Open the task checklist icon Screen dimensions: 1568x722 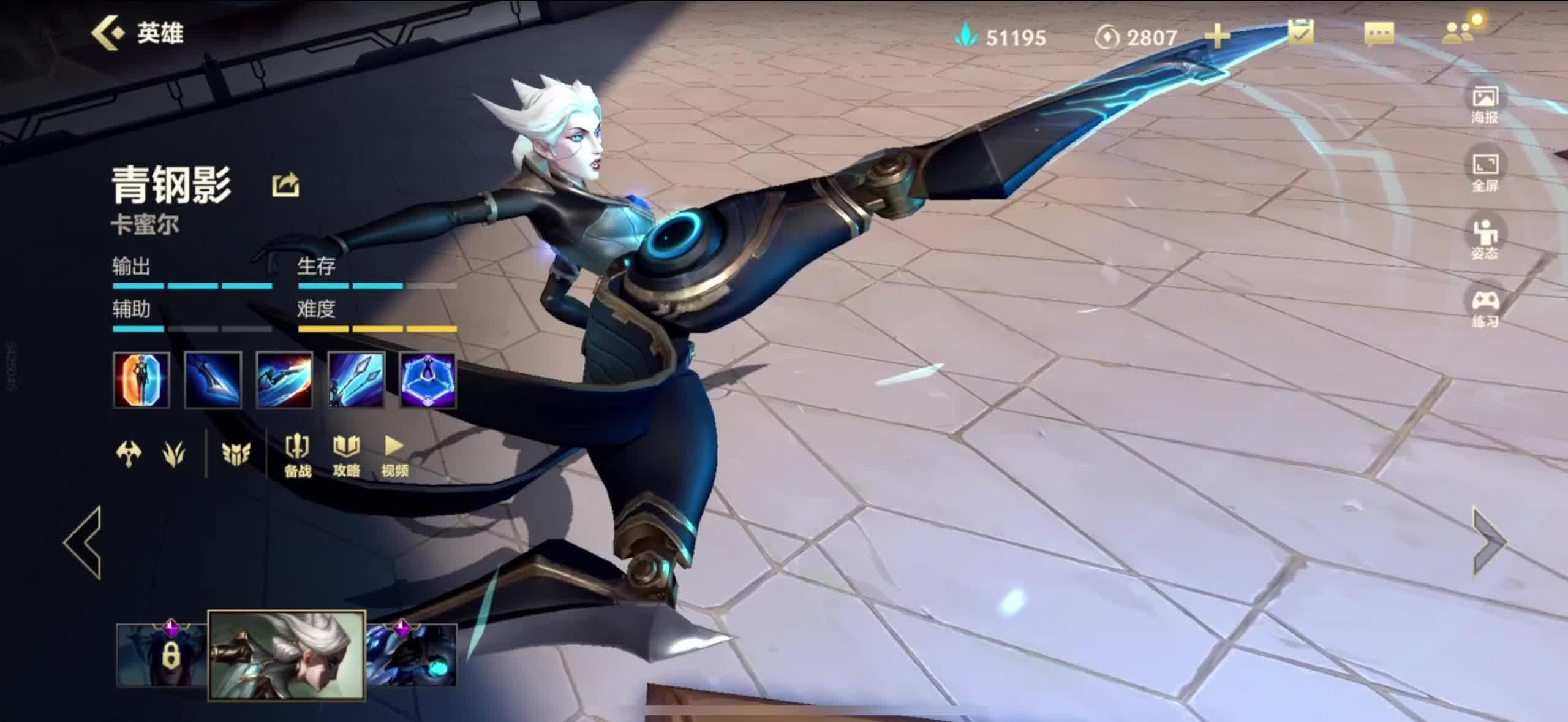pyautogui.click(x=1301, y=32)
